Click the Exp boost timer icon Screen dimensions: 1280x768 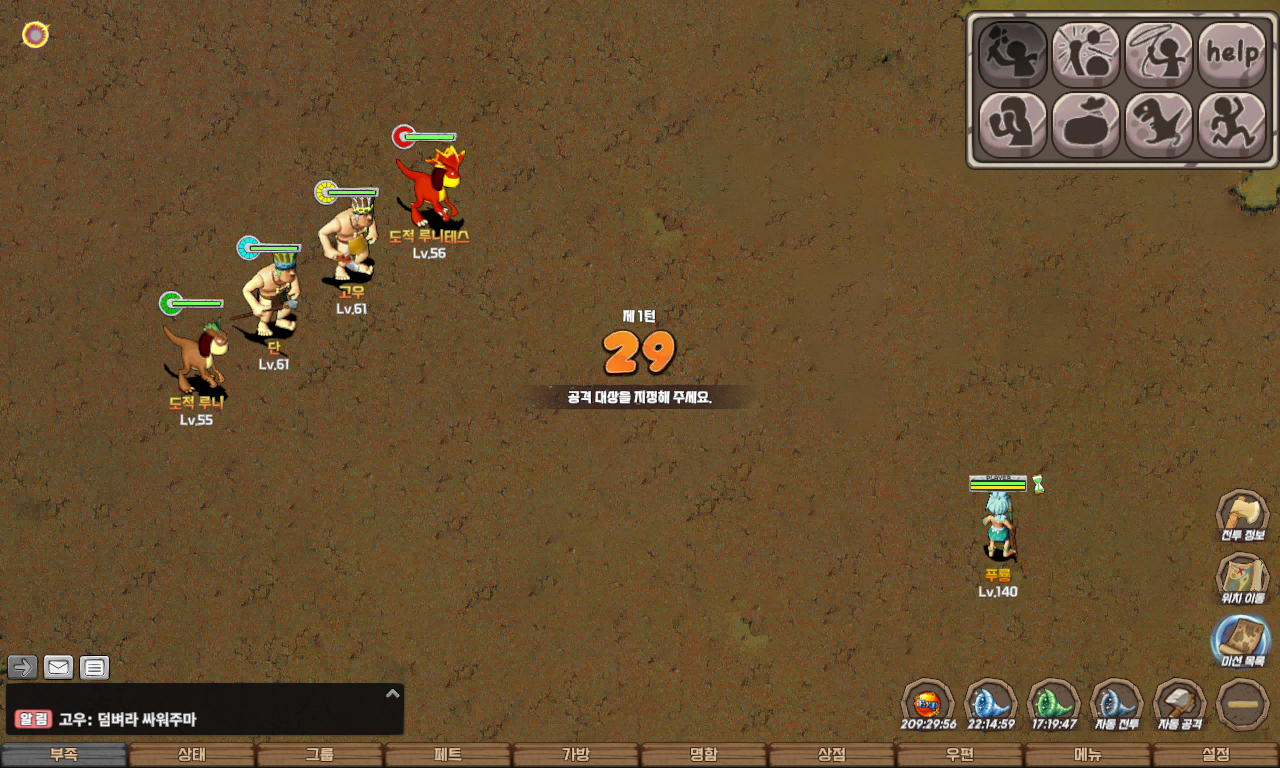point(927,703)
